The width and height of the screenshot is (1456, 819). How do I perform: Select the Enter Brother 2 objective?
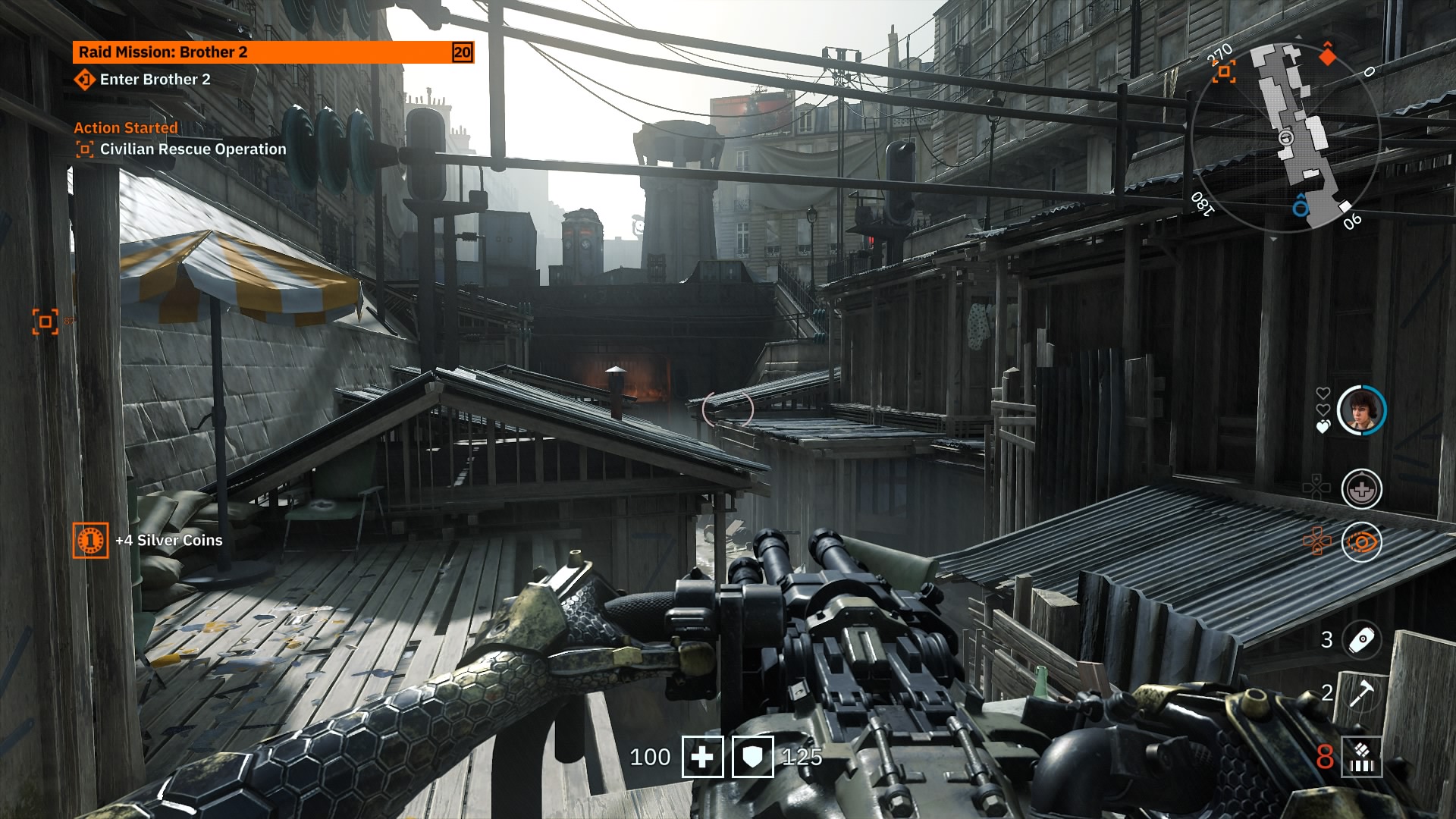pyautogui.click(x=155, y=80)
